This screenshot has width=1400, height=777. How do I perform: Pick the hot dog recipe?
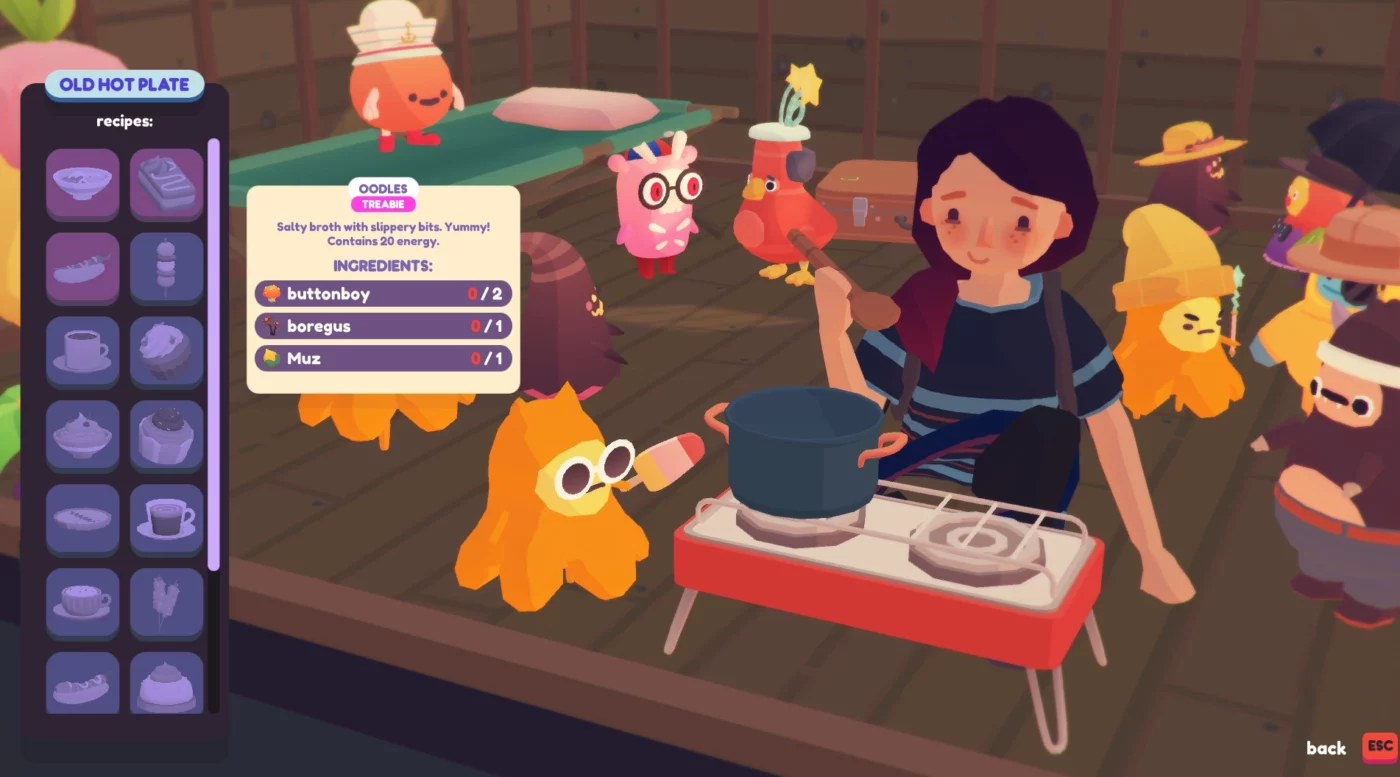(82, 268)
